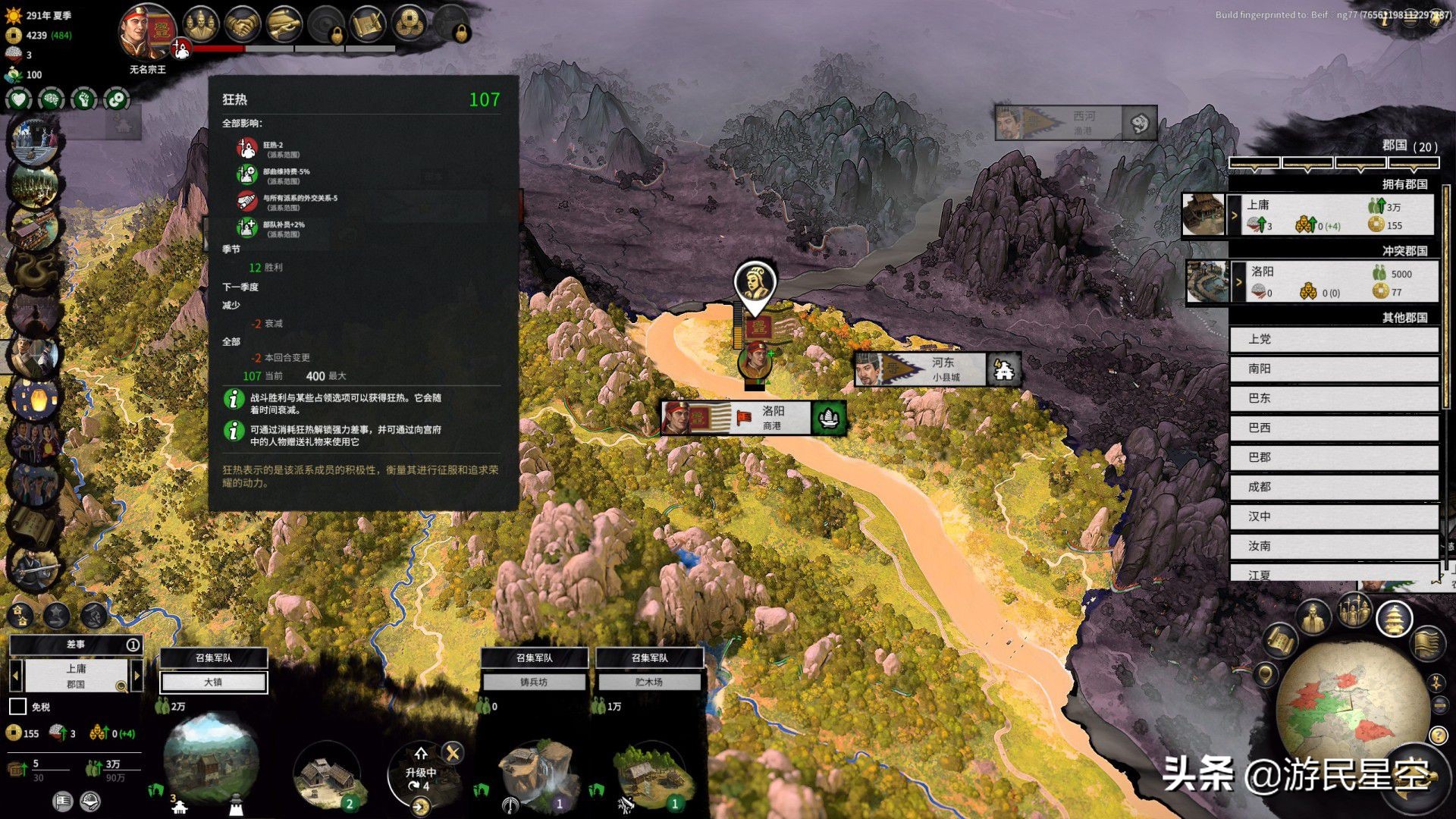Image resolution: width=1456 pixels, height=819 pixels.
Task: Go to the next commandery arrow
Action: point(136,675)
